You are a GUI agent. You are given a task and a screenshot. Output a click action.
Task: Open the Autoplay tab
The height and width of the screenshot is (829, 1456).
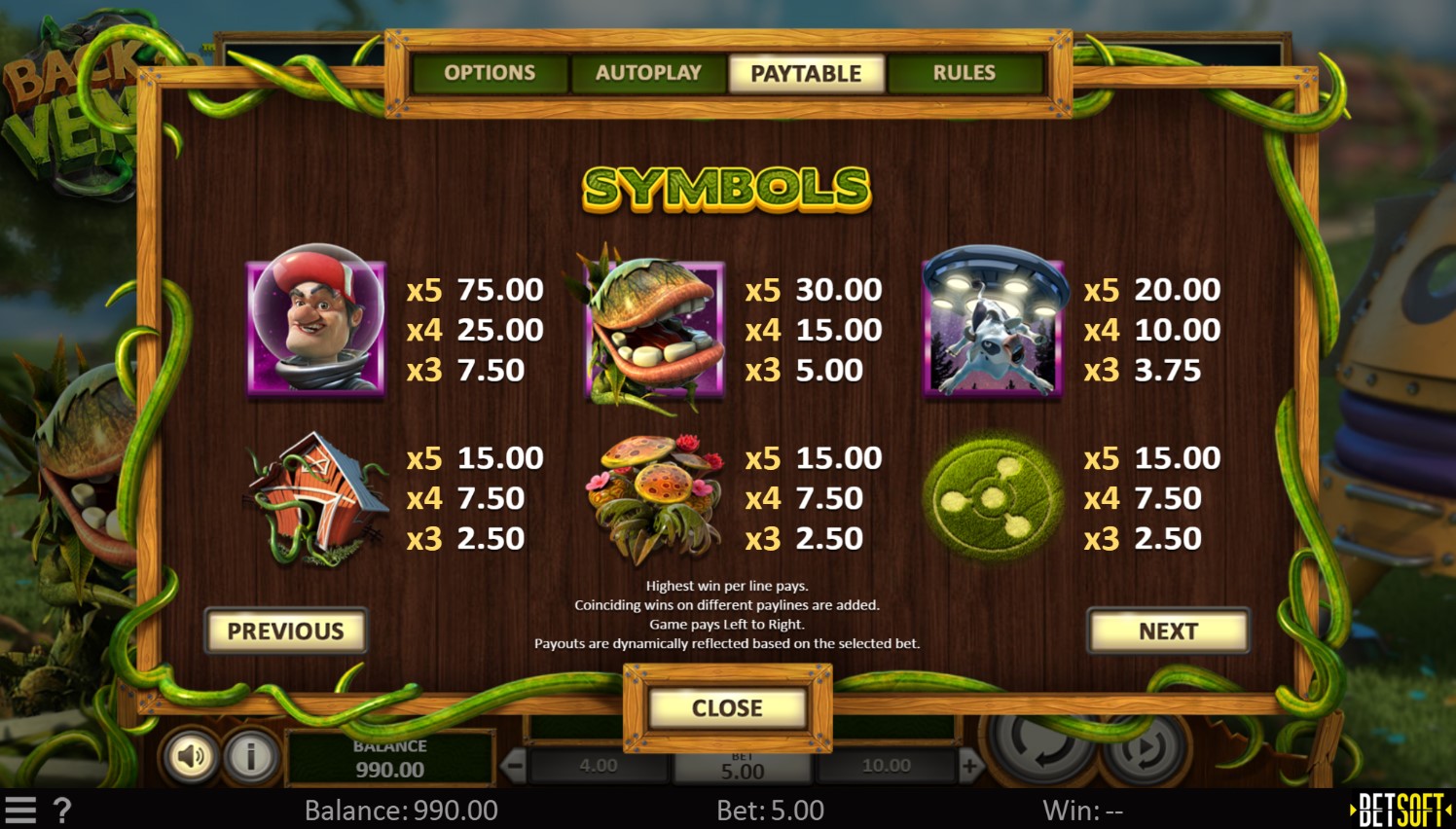[648, 73]
